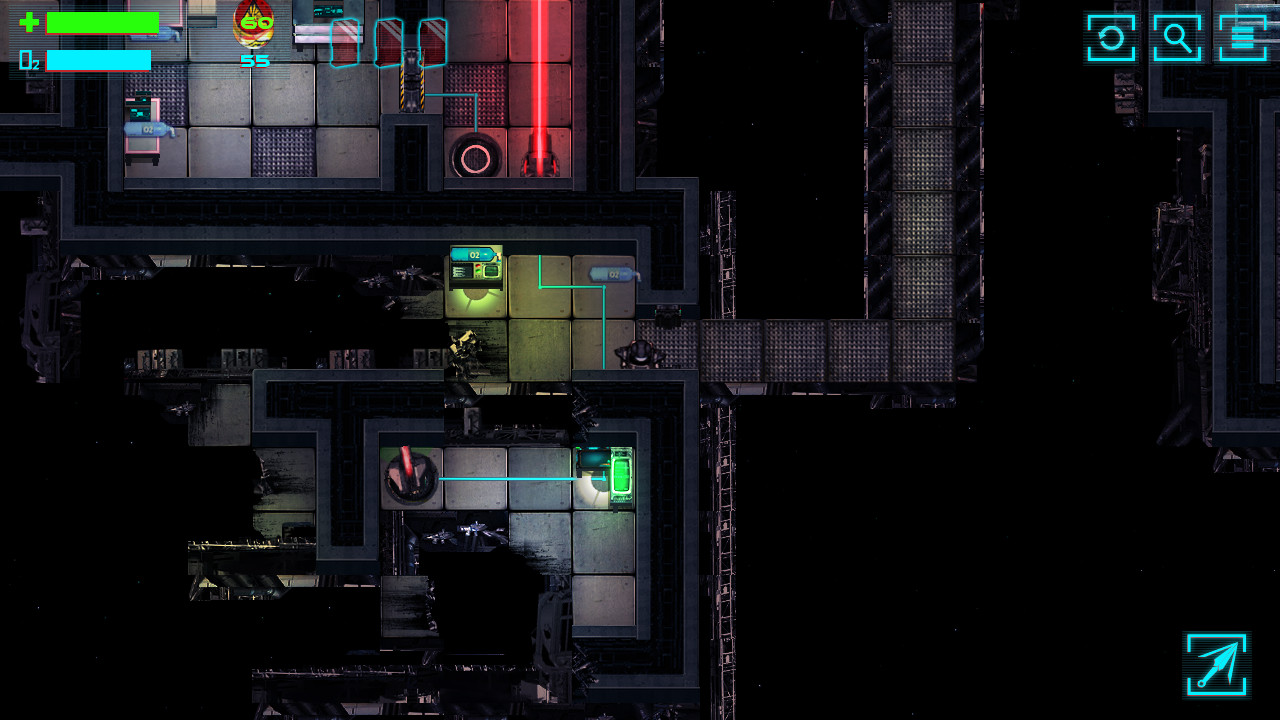Click the O₂ symbol beside the oxygen bar

tap(27, 61)
